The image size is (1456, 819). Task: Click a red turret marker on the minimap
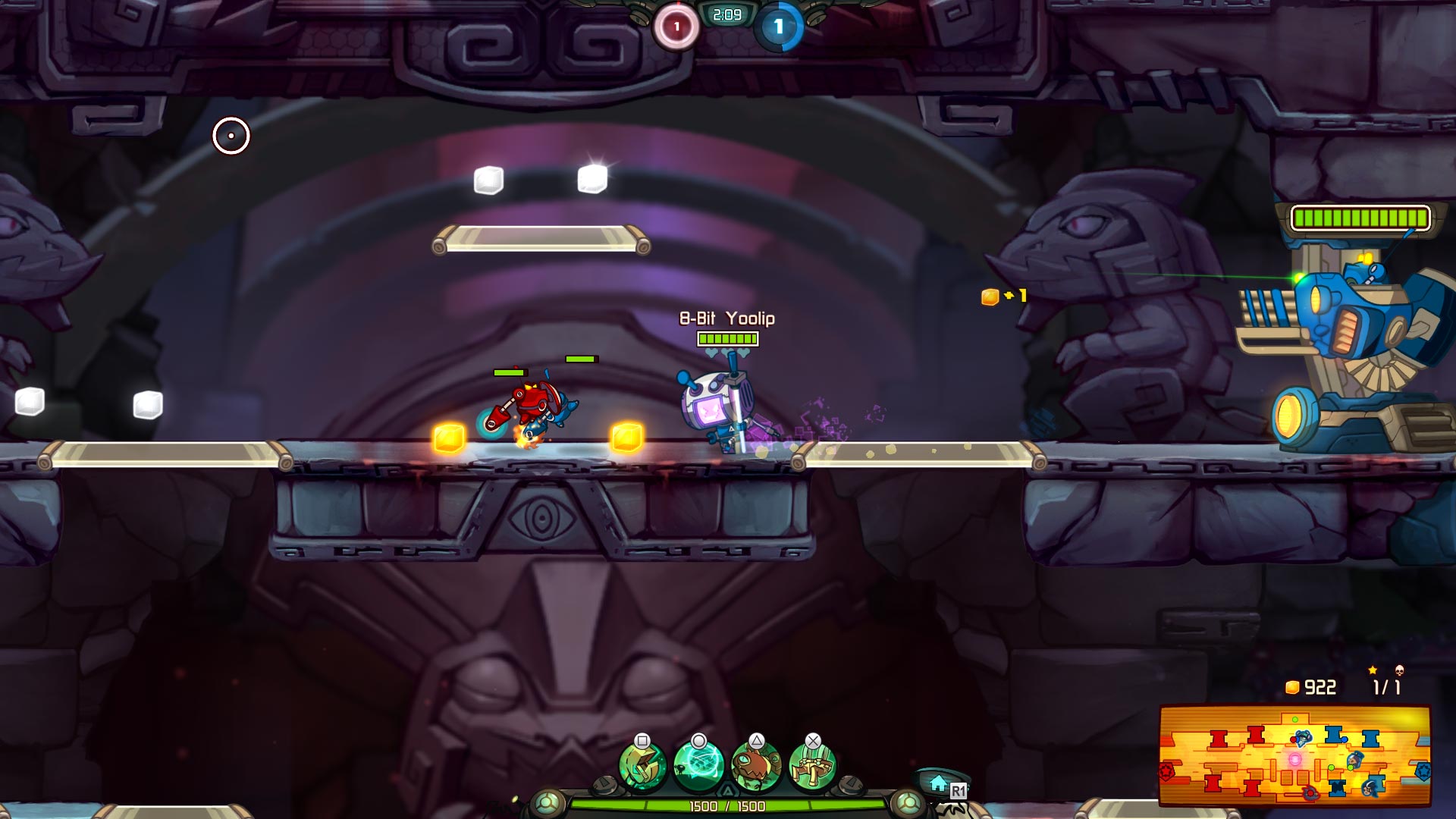(1219, 739)
